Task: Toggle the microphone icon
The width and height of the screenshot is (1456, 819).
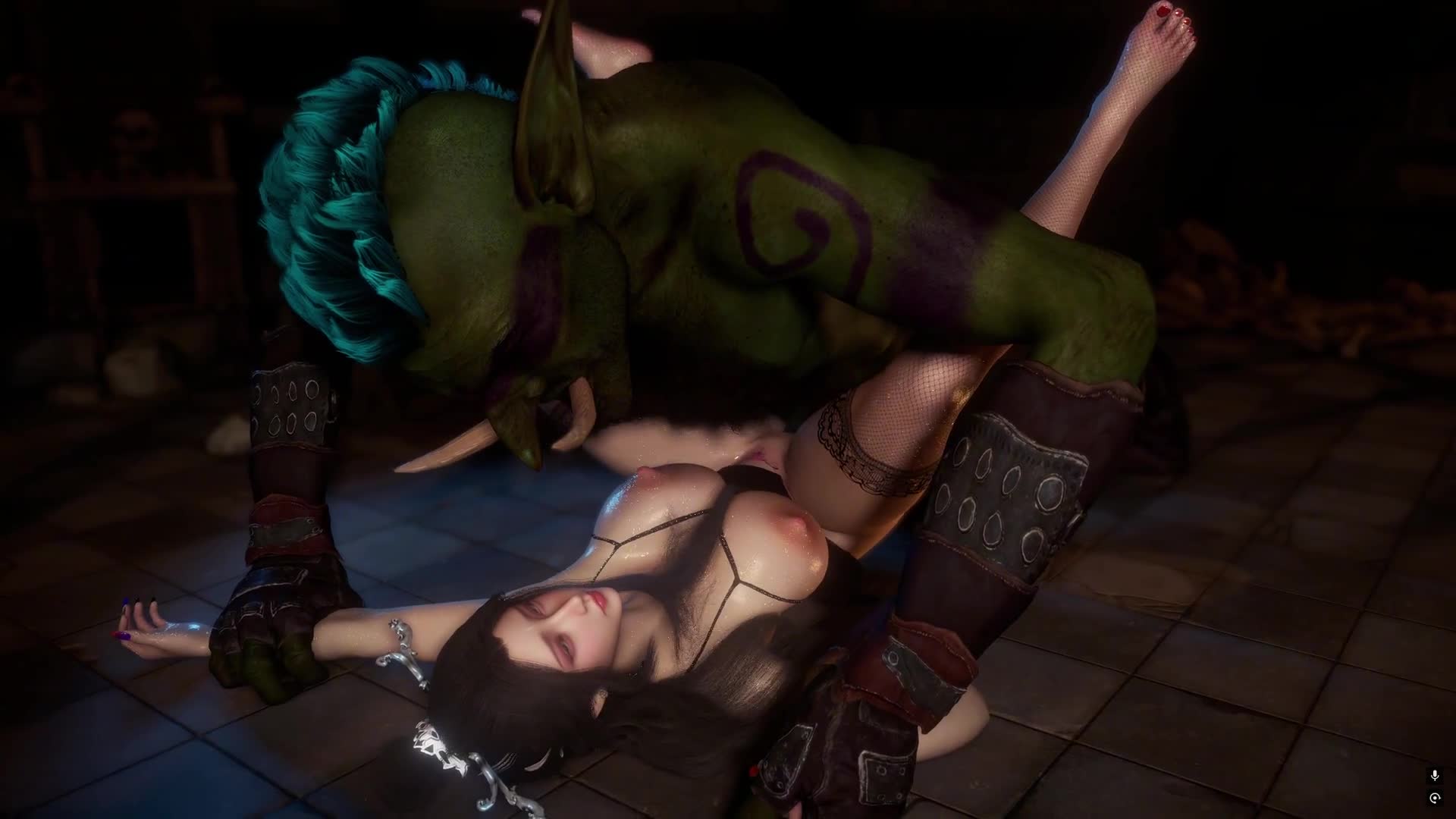Action: 1434,776
